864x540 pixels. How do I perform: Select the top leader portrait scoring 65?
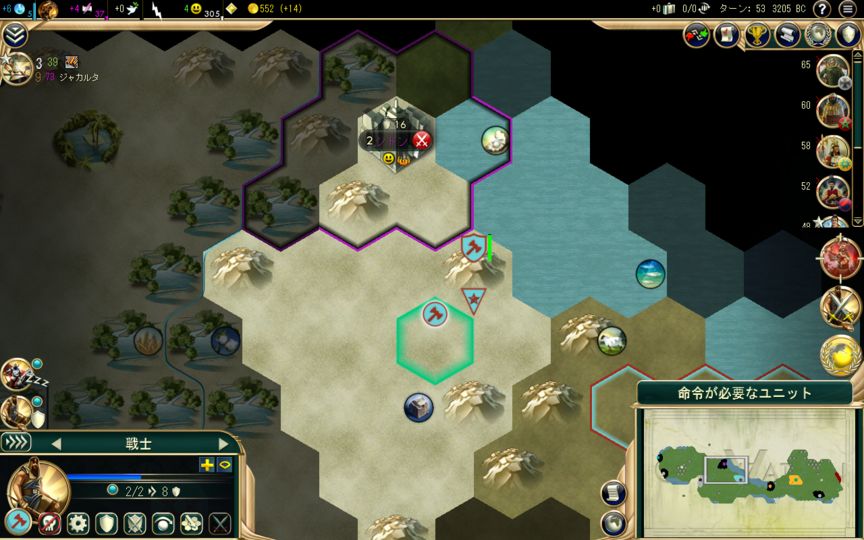click(x=832, y=68)
